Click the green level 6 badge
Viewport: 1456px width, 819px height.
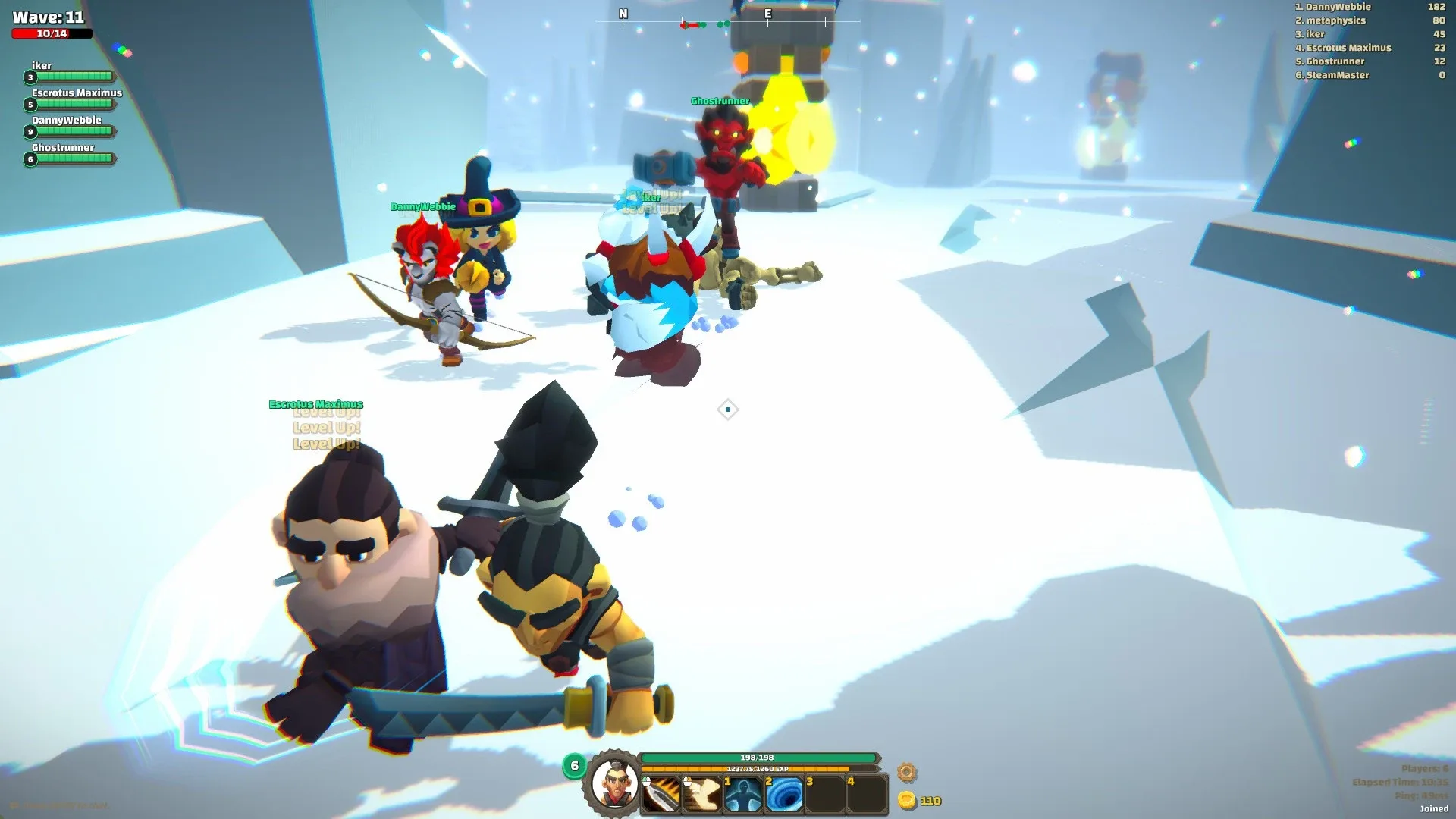tap(574, 765)
